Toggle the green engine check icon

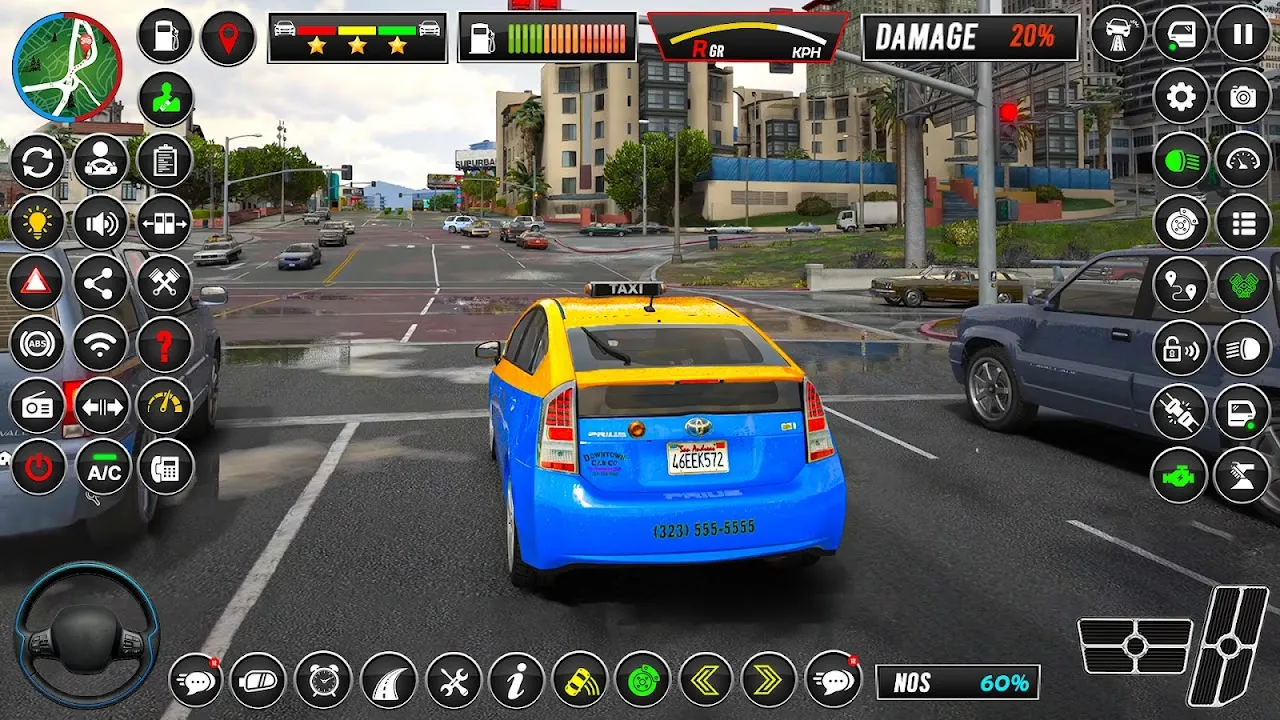pos(1180,474)
